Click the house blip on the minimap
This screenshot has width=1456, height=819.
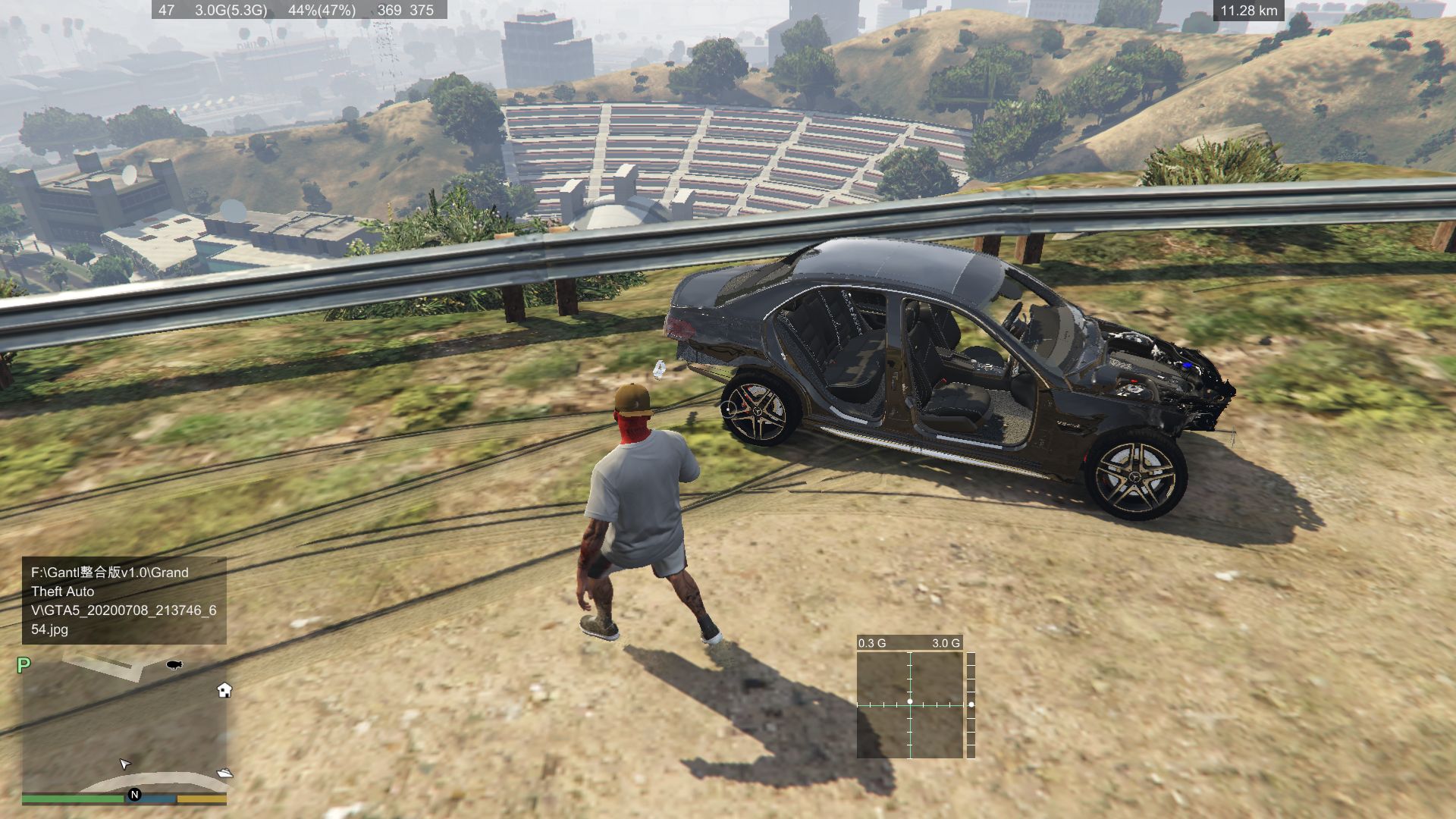click(x=224, y=690)
